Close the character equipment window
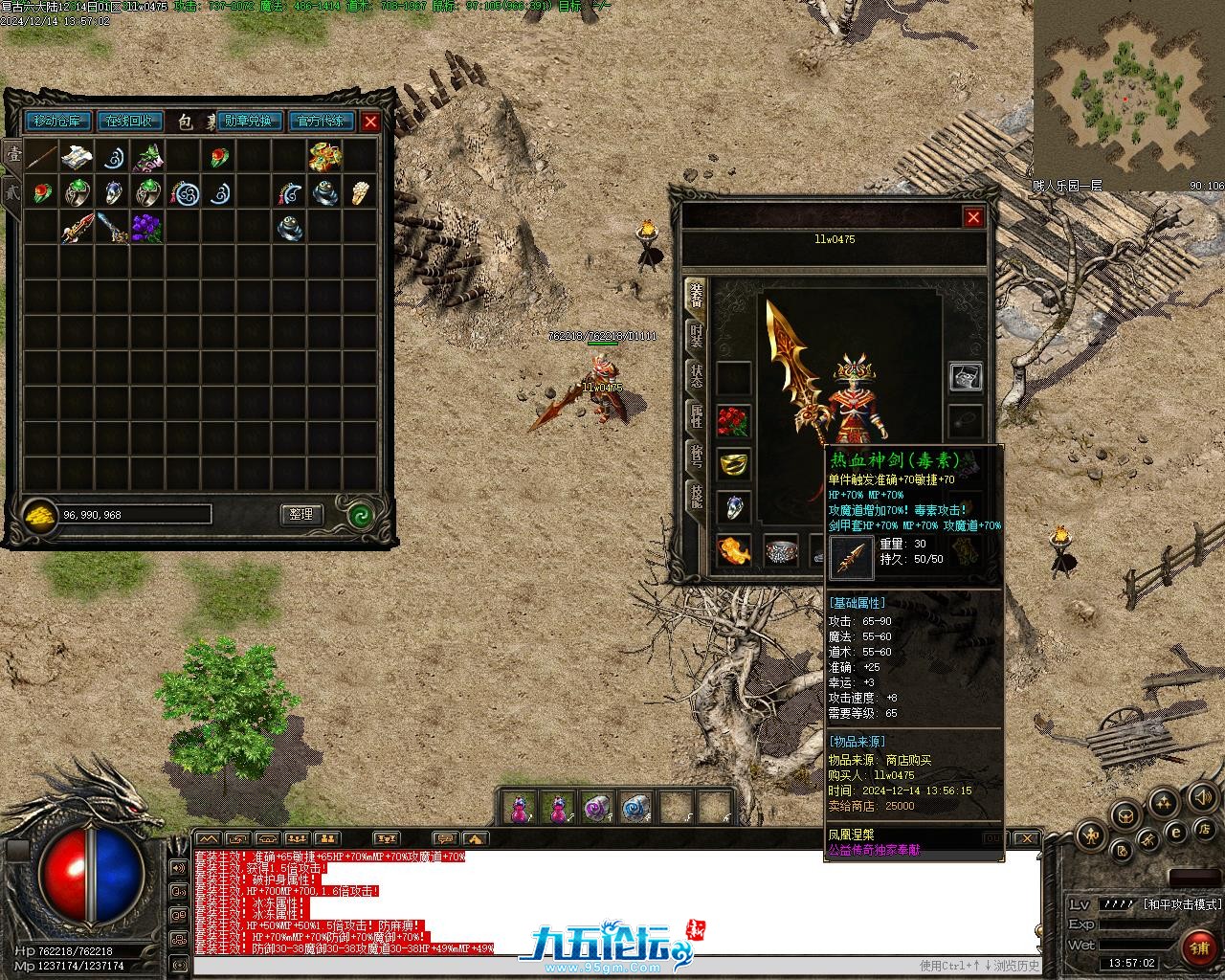1225x980 pixels. [x=973, y=217]
